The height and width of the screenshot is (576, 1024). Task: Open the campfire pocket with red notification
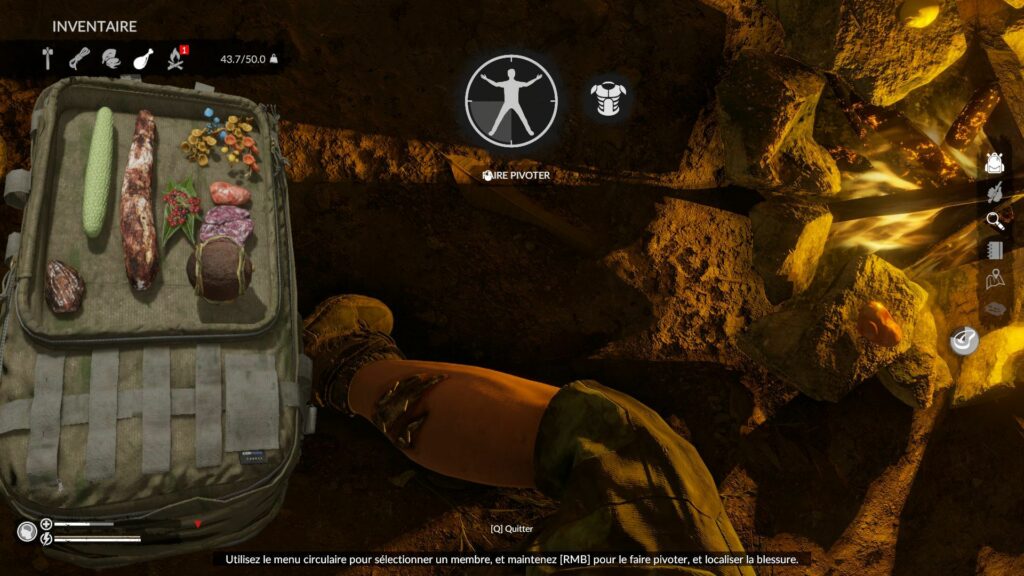click(176, 58)
